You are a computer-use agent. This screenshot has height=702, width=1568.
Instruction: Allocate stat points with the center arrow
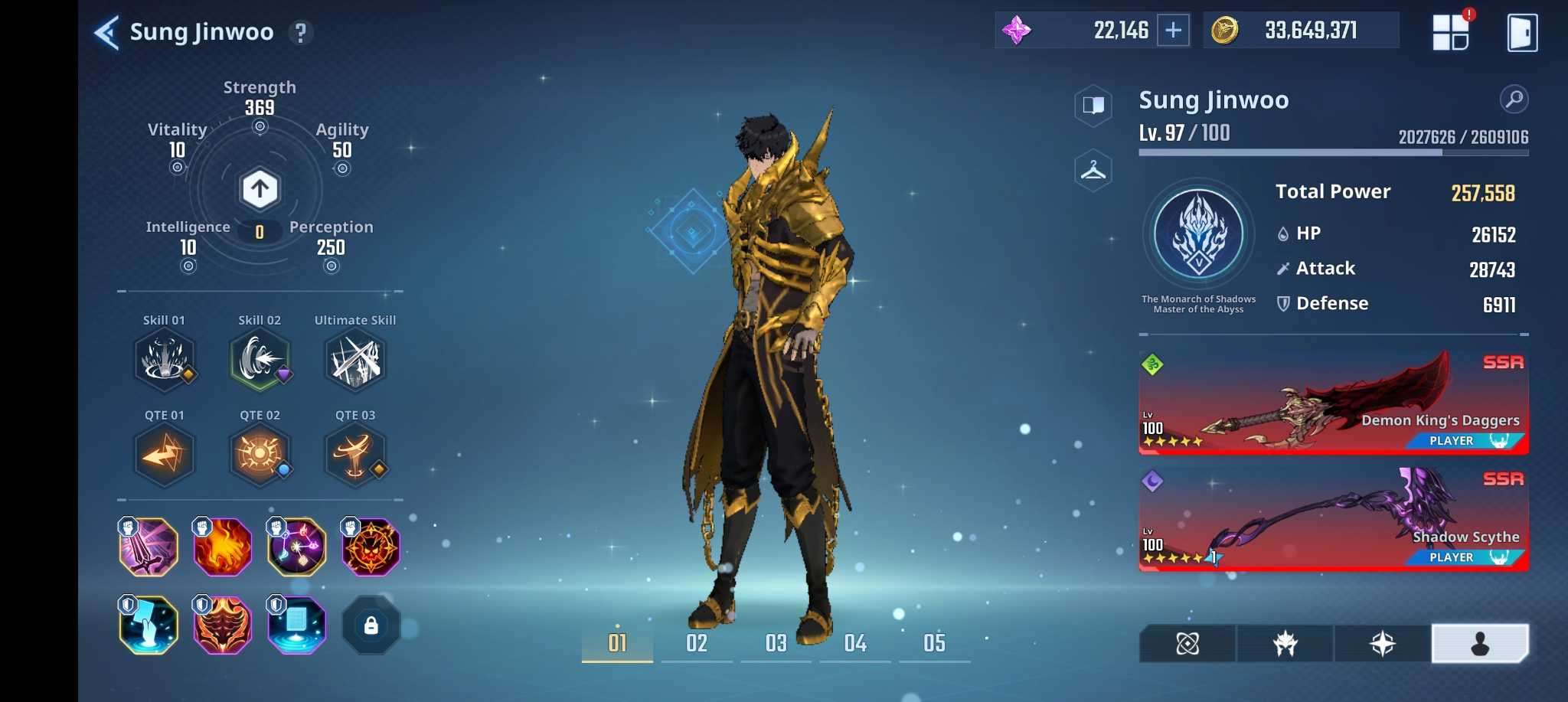260,189
